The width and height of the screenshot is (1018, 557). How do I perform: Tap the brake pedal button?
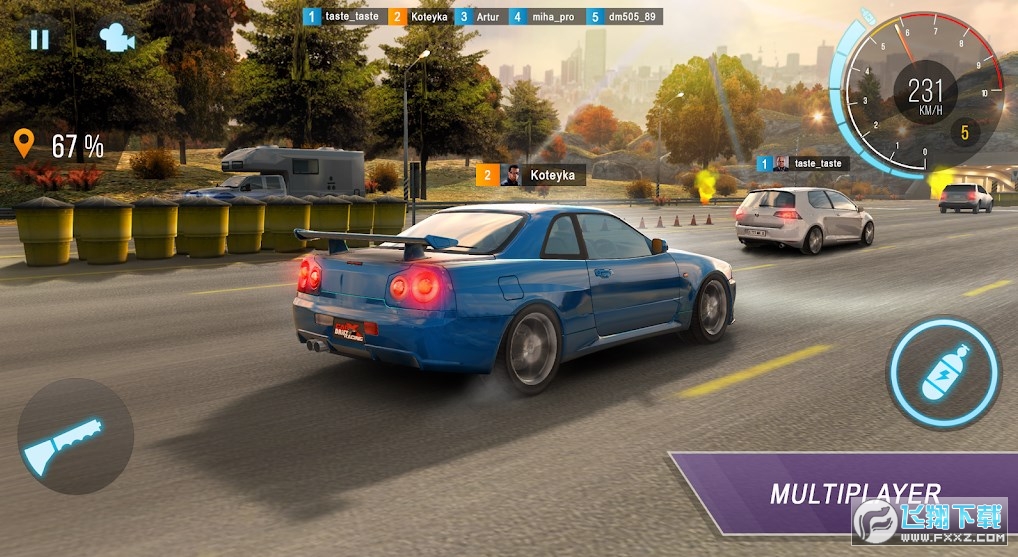[x=76, y=436]
